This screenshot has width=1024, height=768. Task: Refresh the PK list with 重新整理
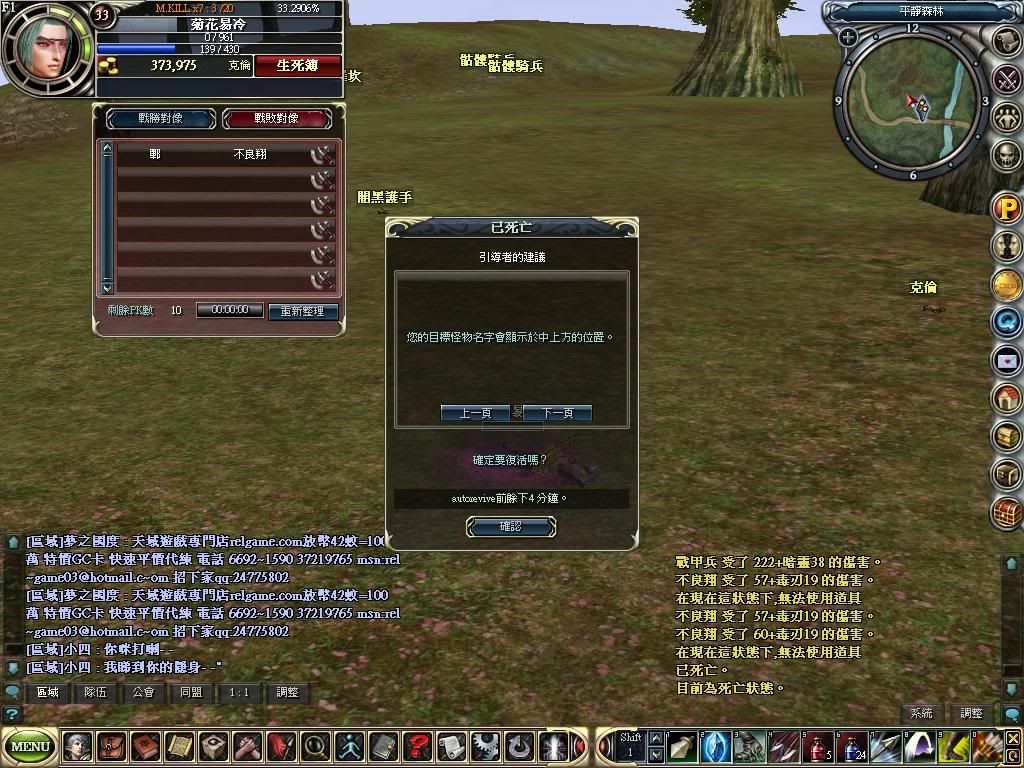coord(303,311)
